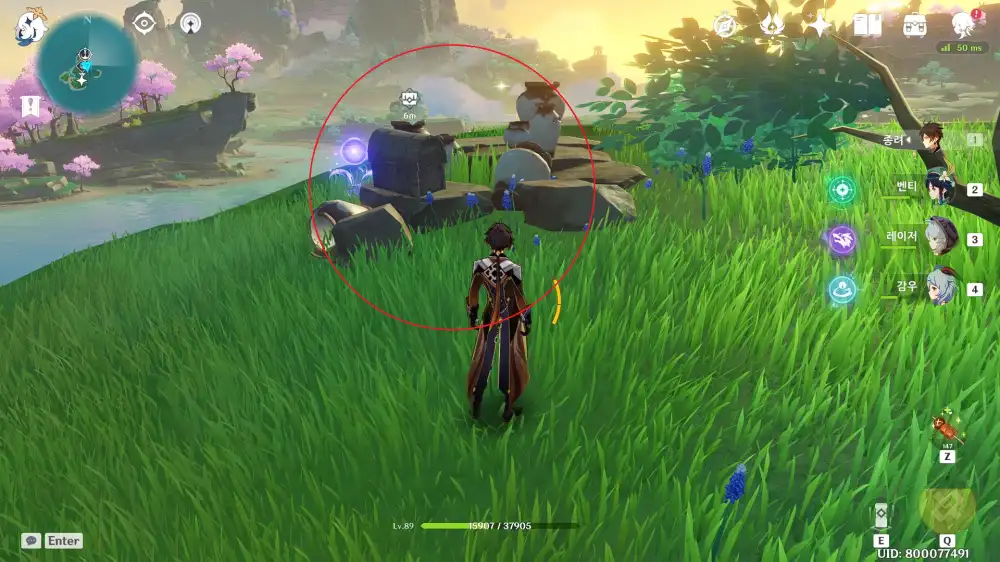
Task: Open the open-book handbook icon
Action: tap(867, 26)
